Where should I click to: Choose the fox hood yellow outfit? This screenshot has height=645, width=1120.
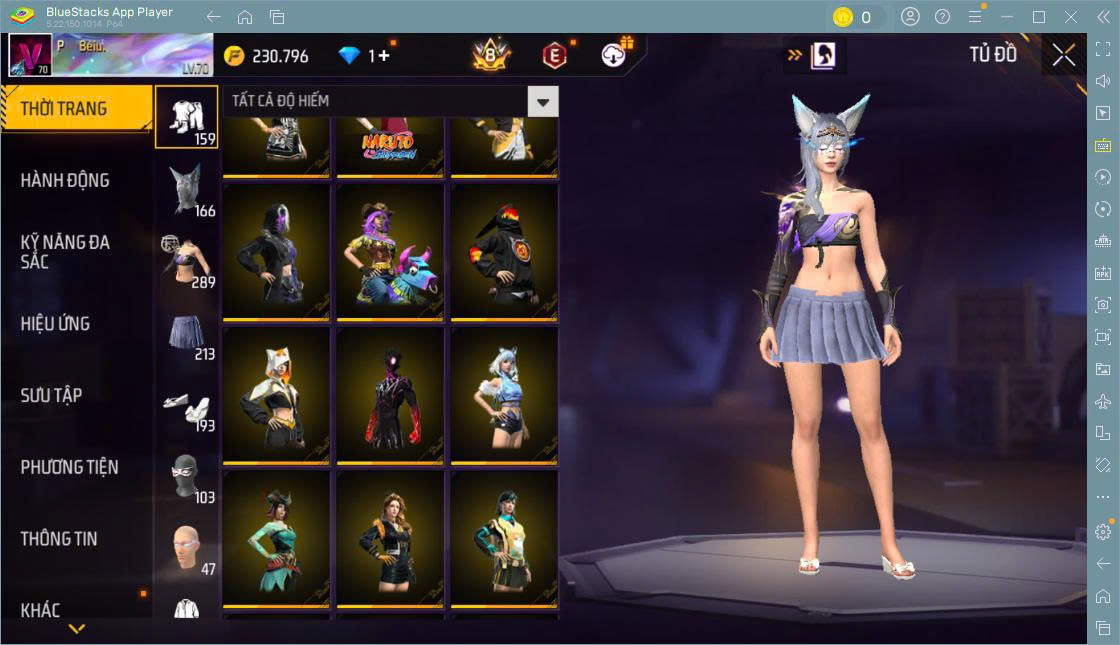coord(276,394)
